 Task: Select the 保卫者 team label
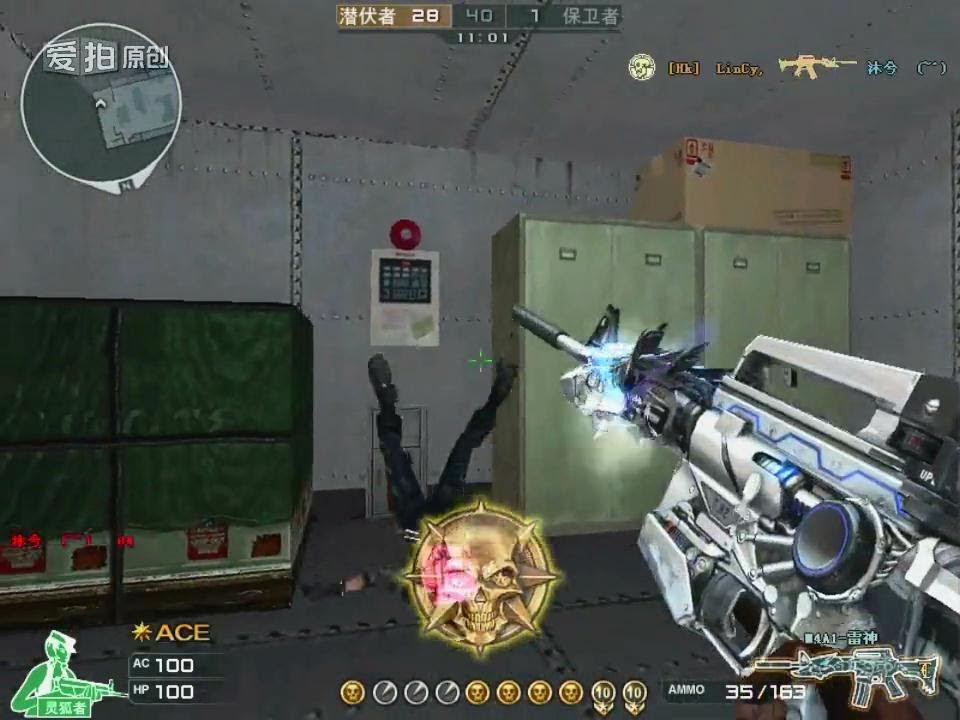[590, 15]
